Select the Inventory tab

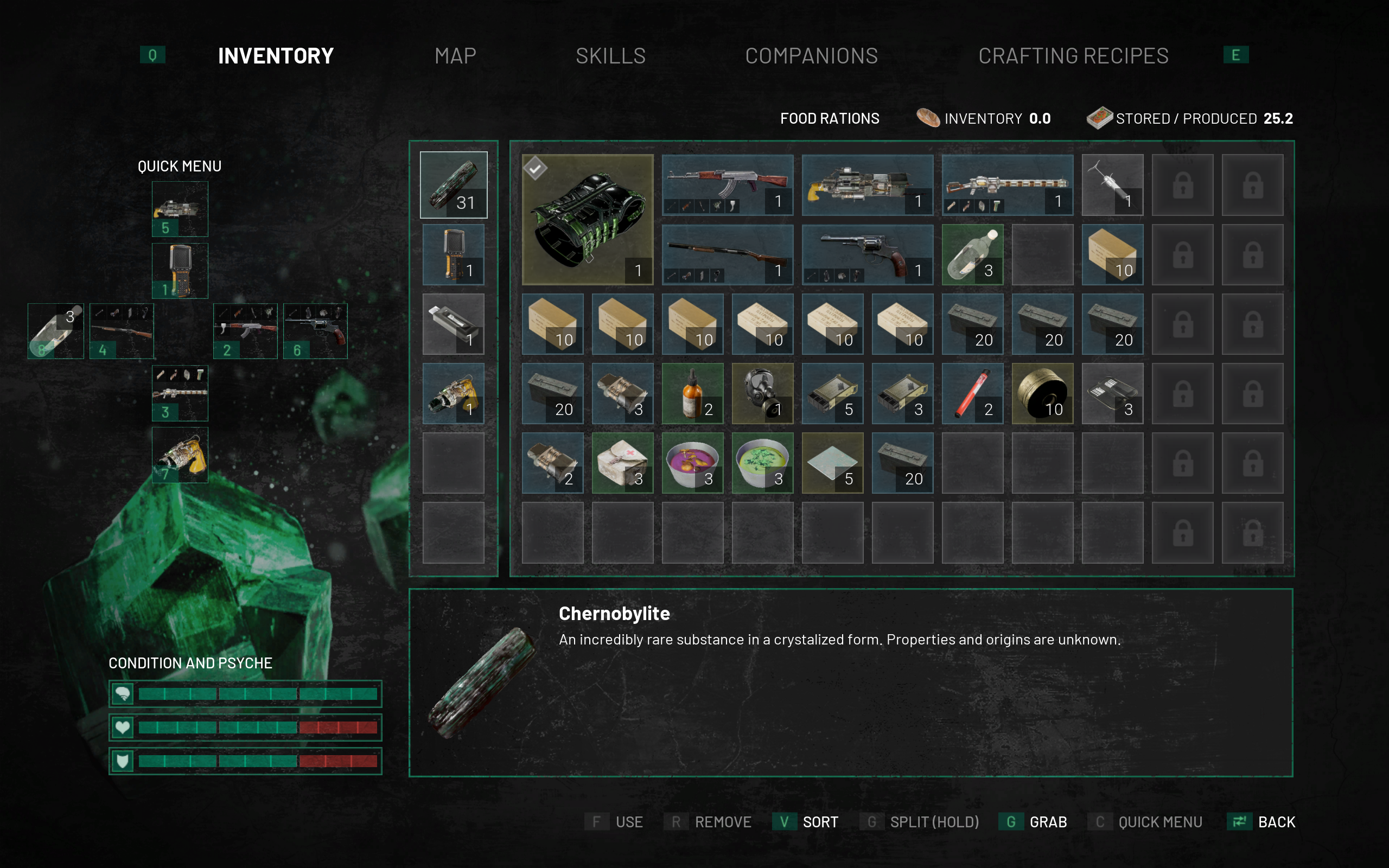(x=276, y=56)
